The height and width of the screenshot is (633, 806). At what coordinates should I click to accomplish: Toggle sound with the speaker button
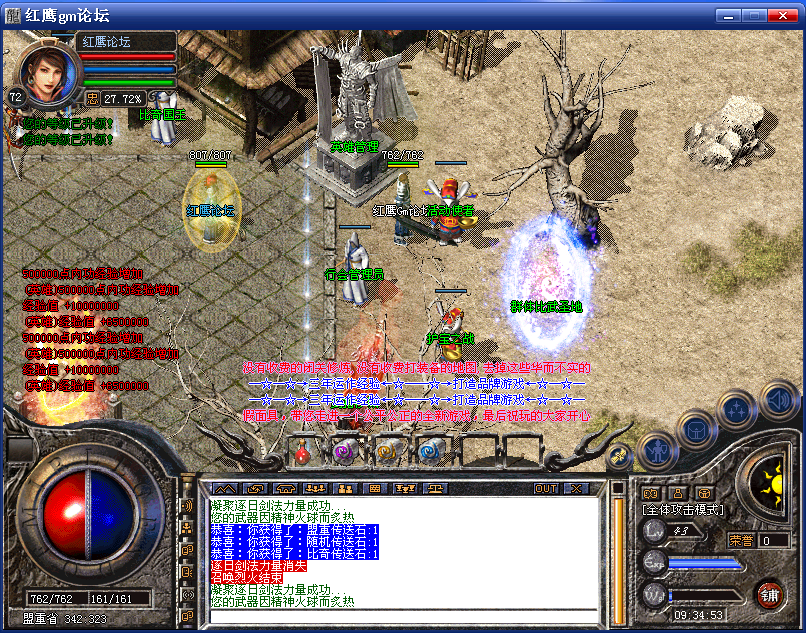pyautogui.click(x=780, y=400)
